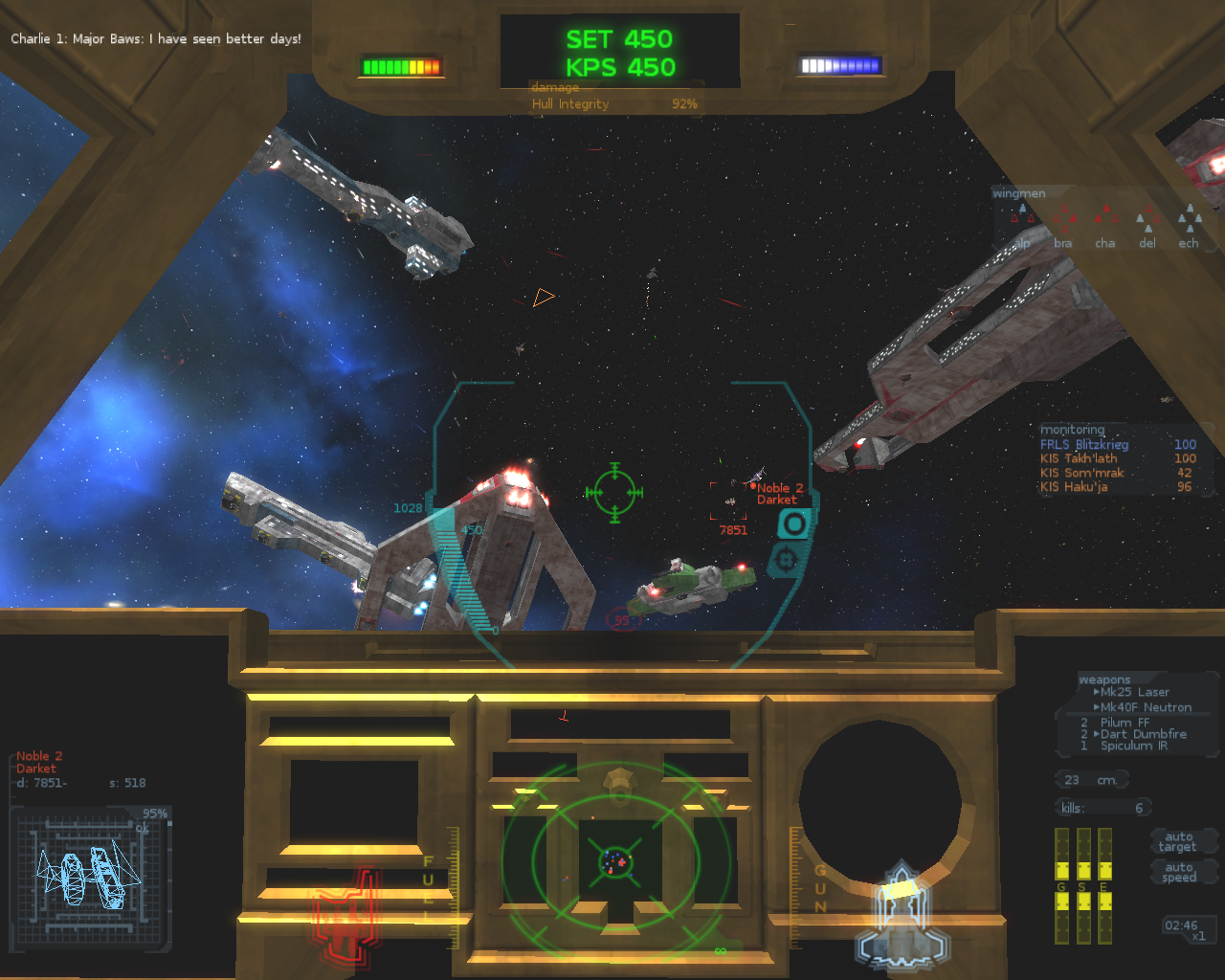The image size is (1225, 980).
Task: Toggle the auto target indicator
Action: point(1178,841)
